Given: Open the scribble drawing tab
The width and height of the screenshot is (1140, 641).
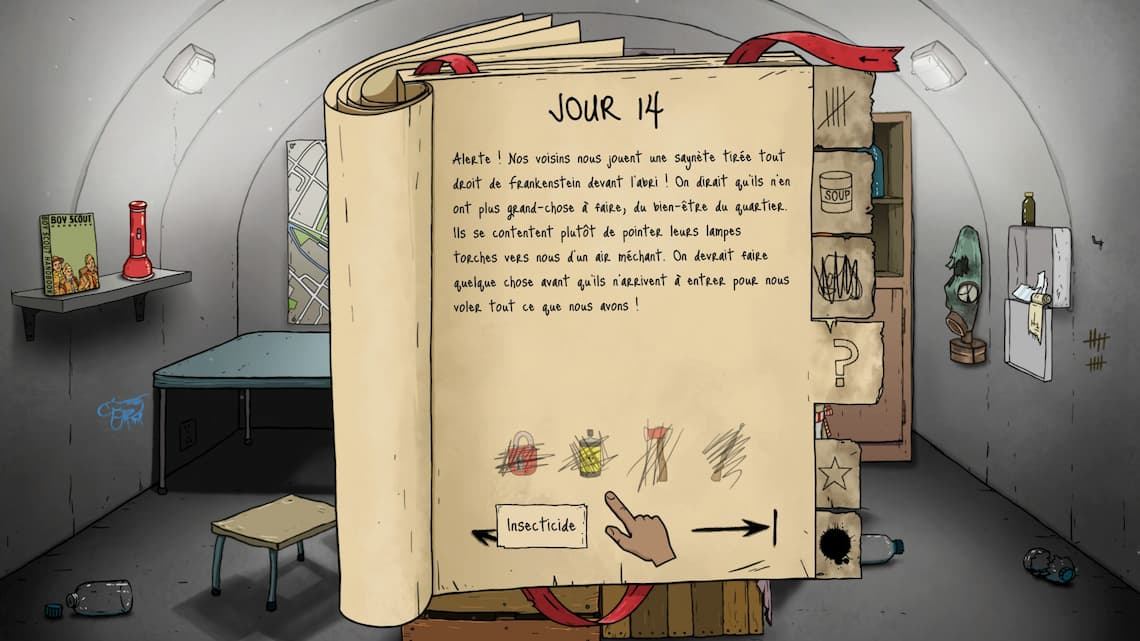Looking at the screenshot, I should pyautogui.click(x=840, y=277).
